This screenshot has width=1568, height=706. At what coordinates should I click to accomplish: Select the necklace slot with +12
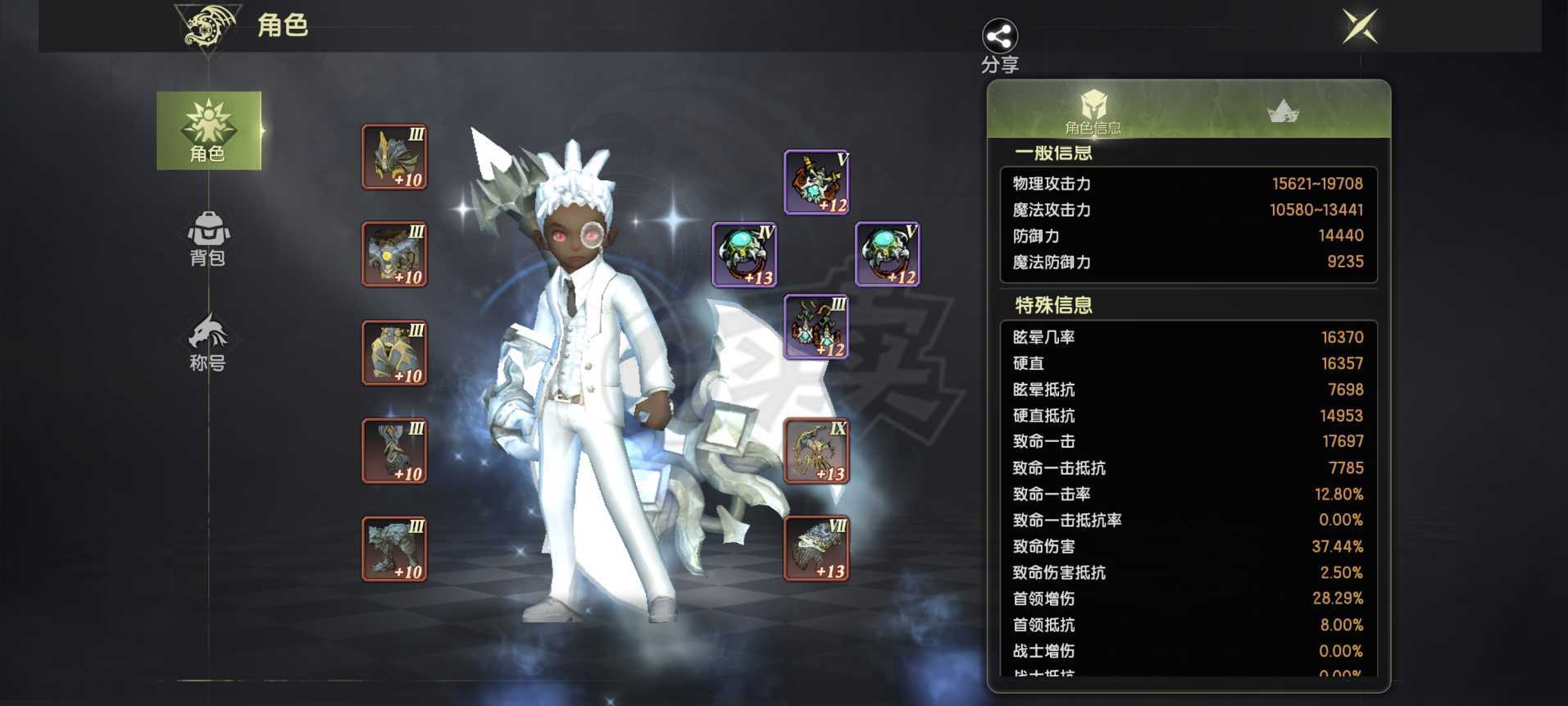(x=816, y=182)
